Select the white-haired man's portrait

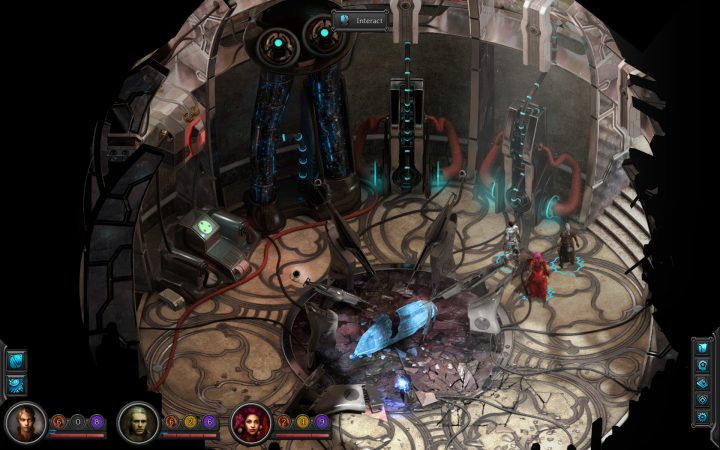coord(137,423)
